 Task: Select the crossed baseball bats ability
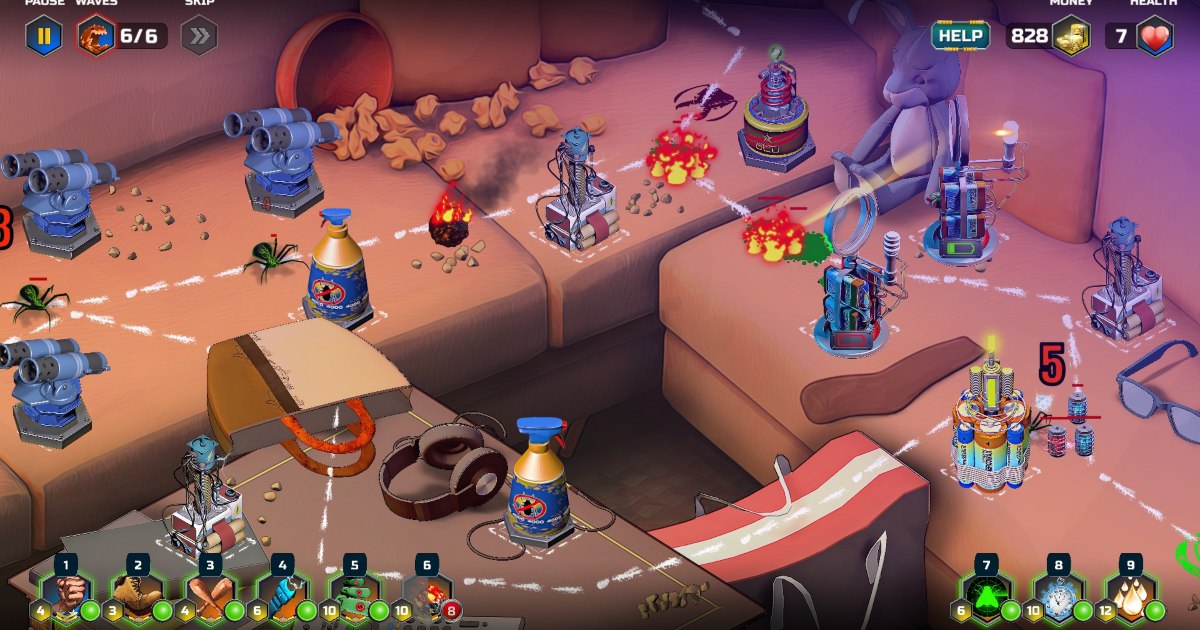click(210, 598)
